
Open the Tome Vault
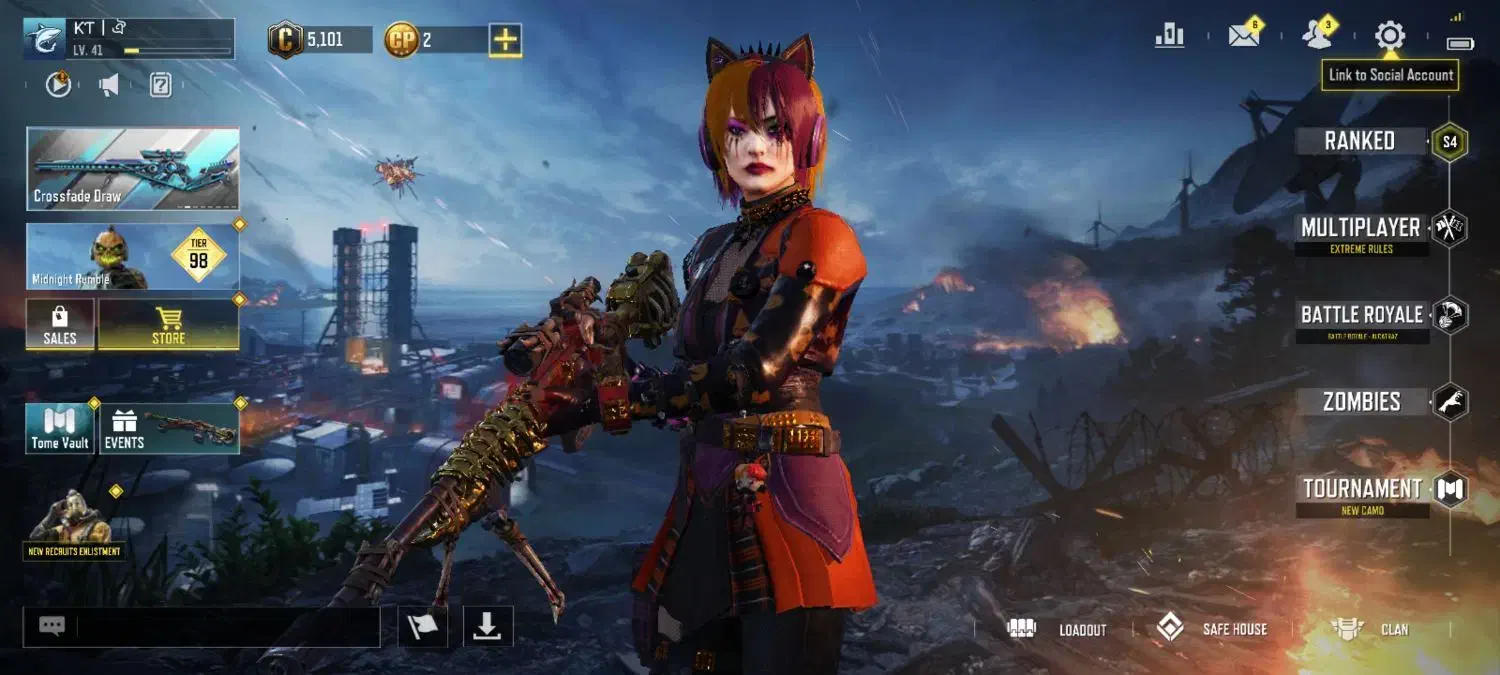click(60, 428)
